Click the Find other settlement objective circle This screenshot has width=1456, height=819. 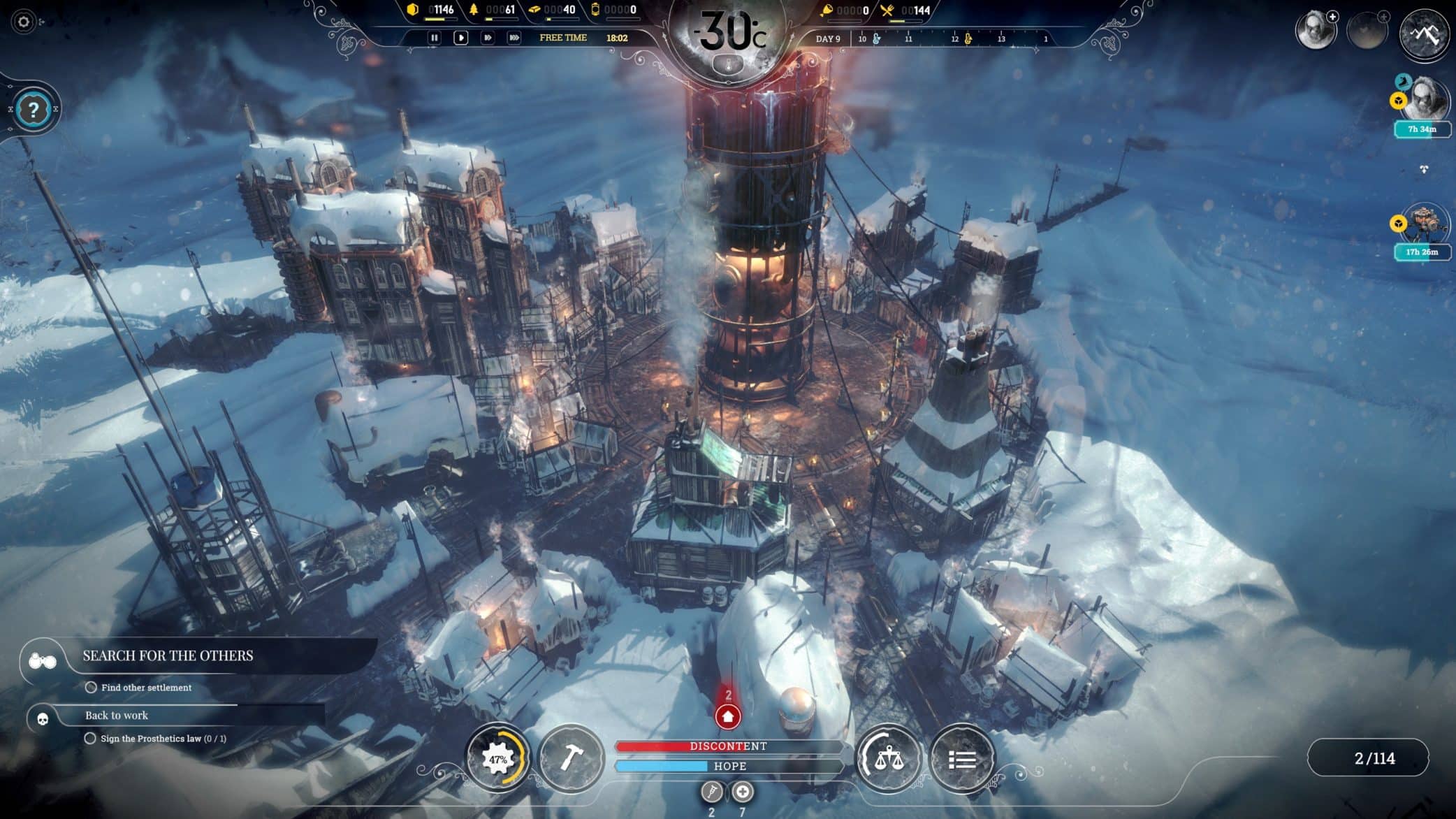point(92,688)
